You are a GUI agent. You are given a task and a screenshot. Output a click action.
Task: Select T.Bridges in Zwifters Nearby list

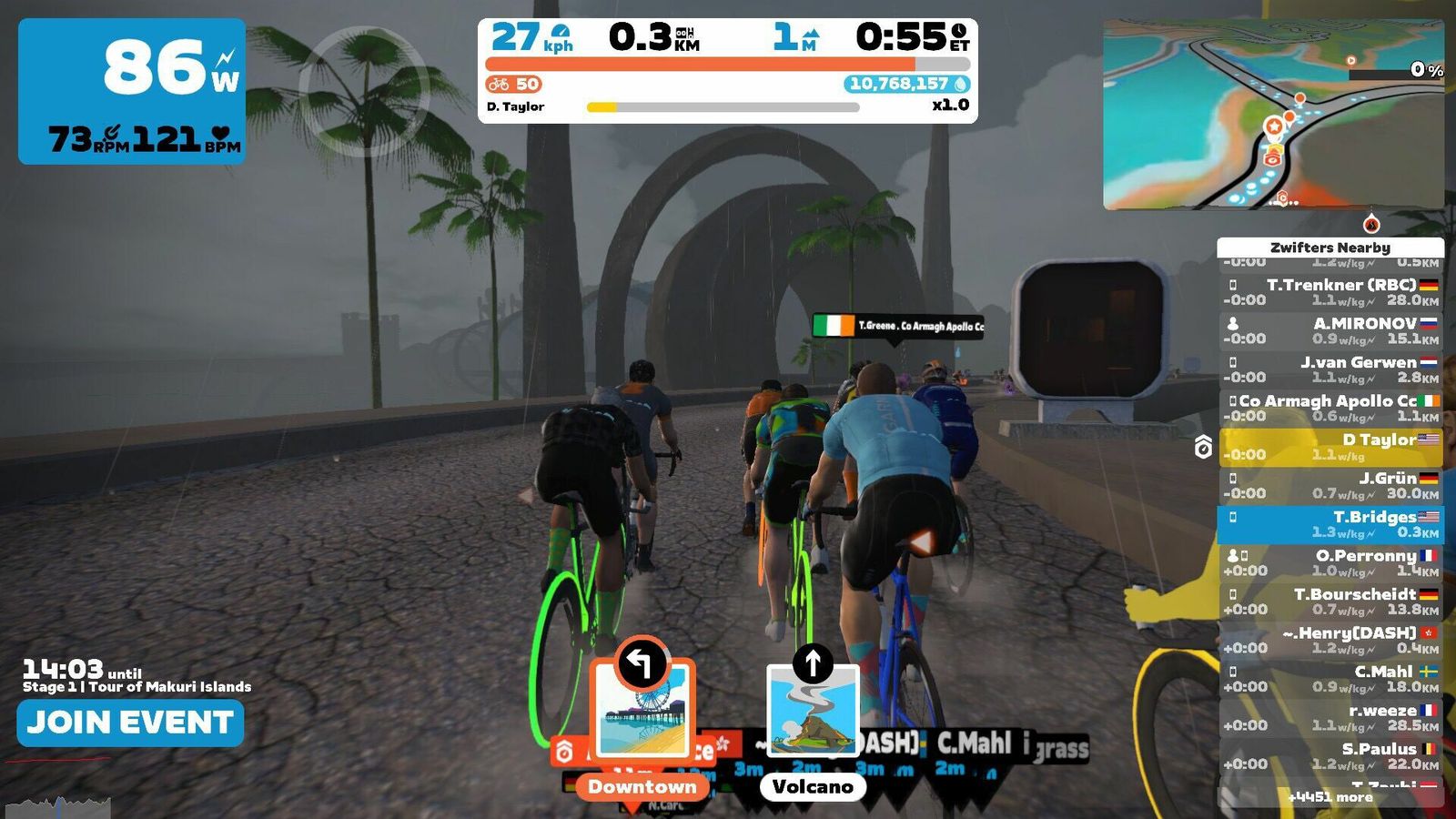[1330, 524]
